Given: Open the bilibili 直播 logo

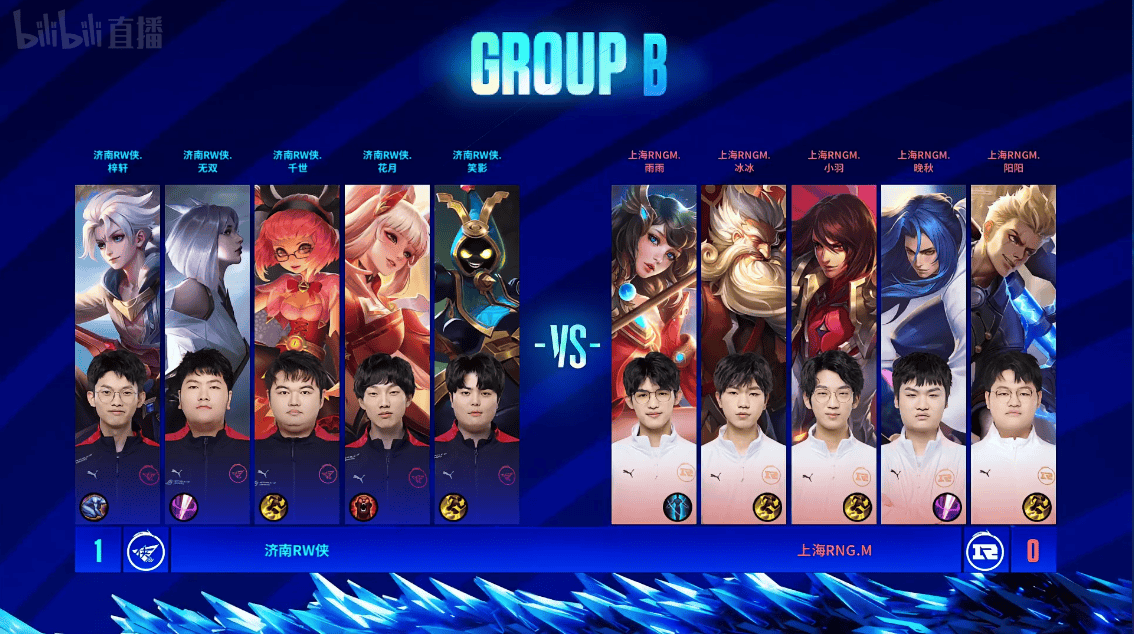Looking at the screenshot, I should 88,36.
